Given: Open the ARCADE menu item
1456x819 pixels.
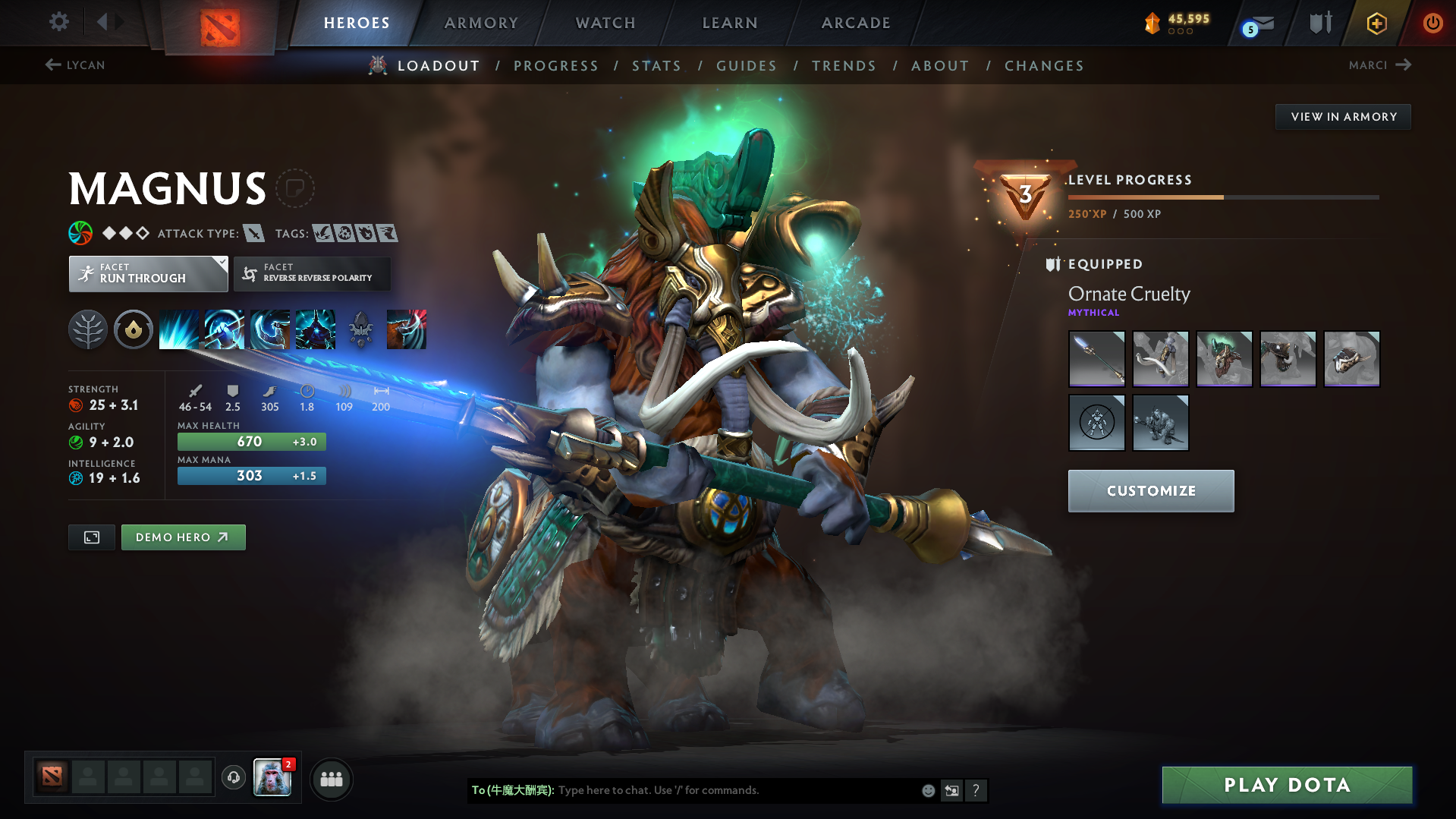Looking at the screenshot, I should tap(856, 23).
